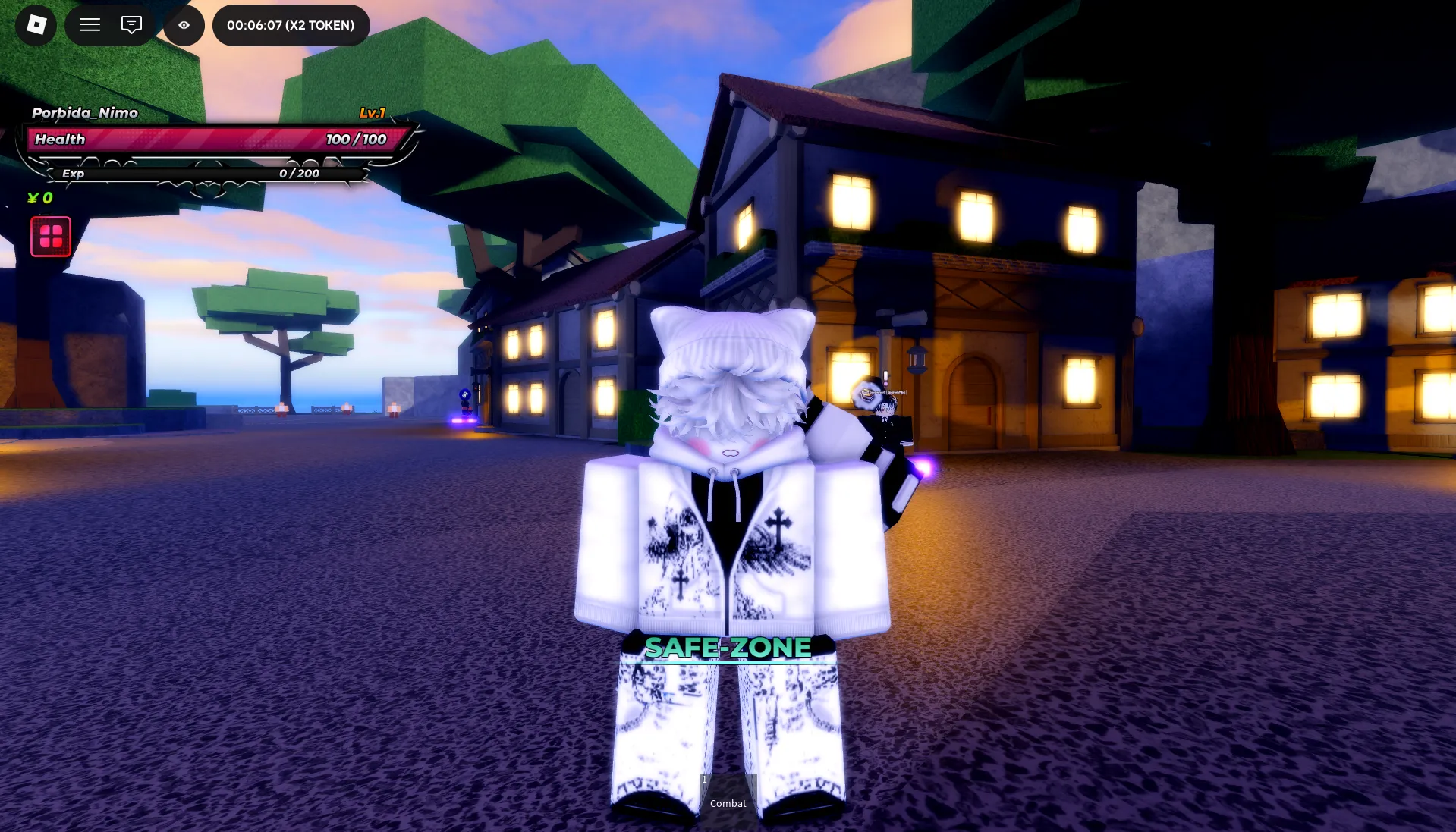
Task: Open the pink grid inventory menu
Action: pyautogui.click(x=50, y=236)
